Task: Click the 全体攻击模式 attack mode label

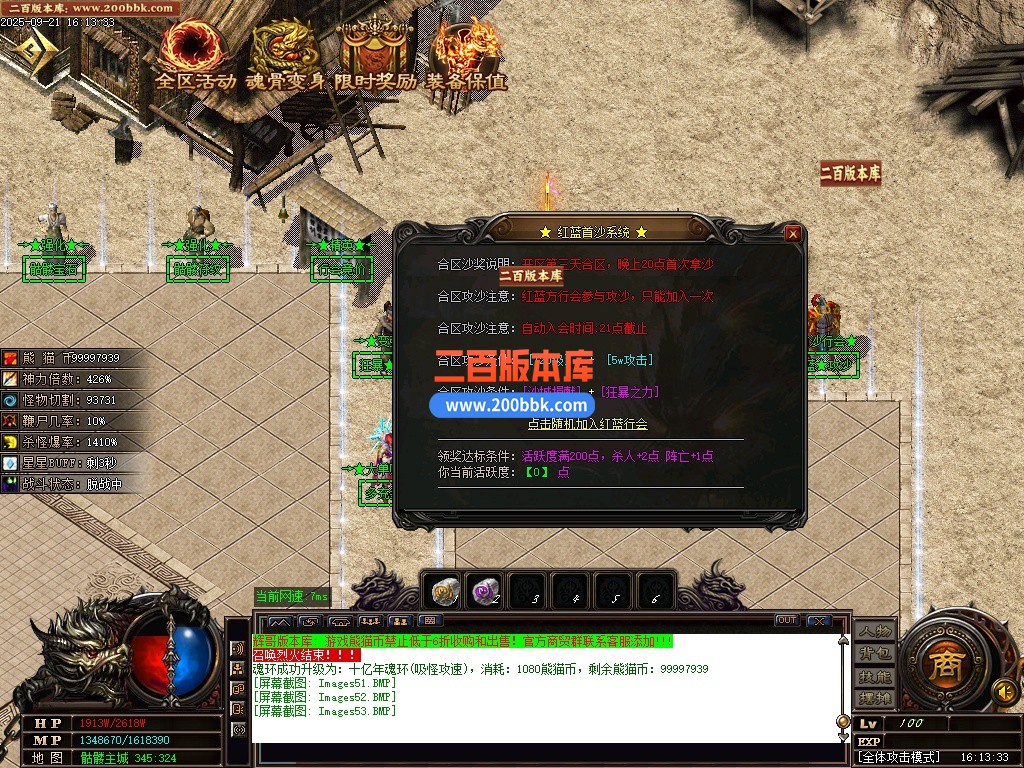Action: coord(899,757)
